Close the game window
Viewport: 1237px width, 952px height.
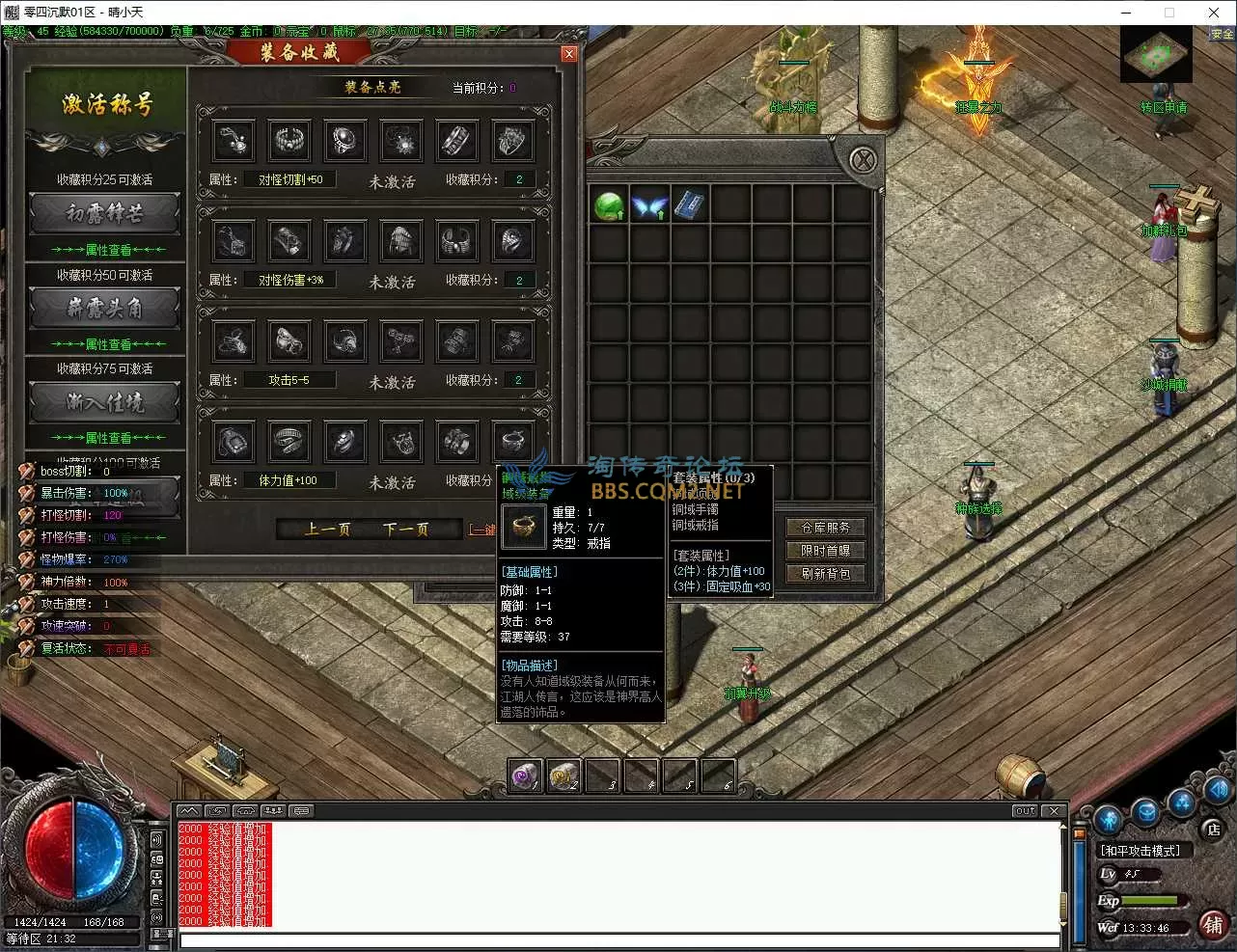pyautogui.click(x=1214, y=13)
